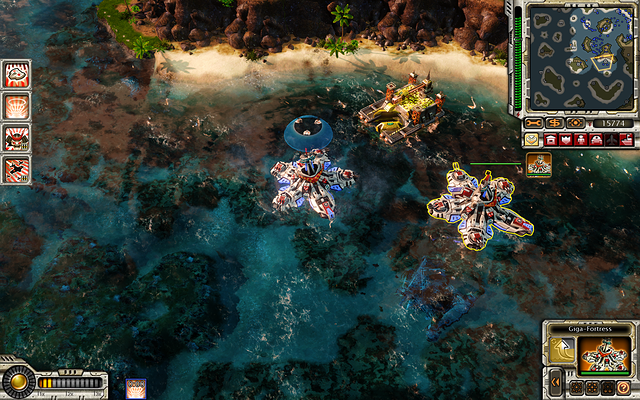The height and width of the screenshot is (400, 640).
Task: Activate the top support power icon
Action: click(17, 73)
